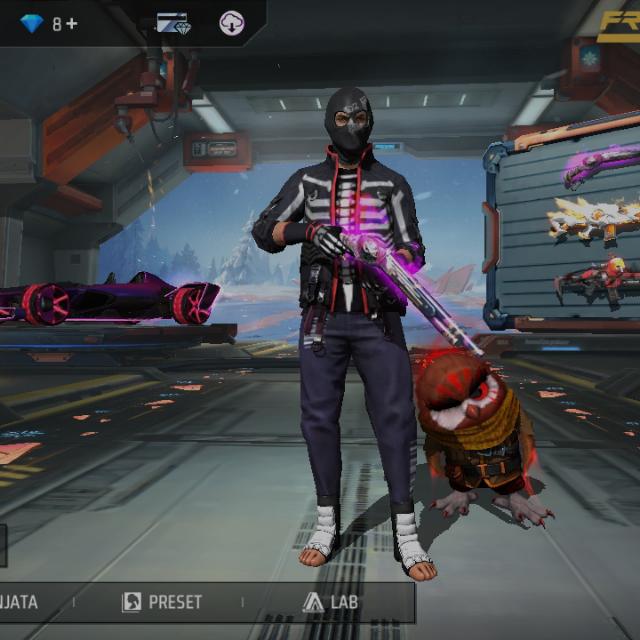Open the Preset menu
Viewport: 640px width, 640px height.
click(162, 602)
